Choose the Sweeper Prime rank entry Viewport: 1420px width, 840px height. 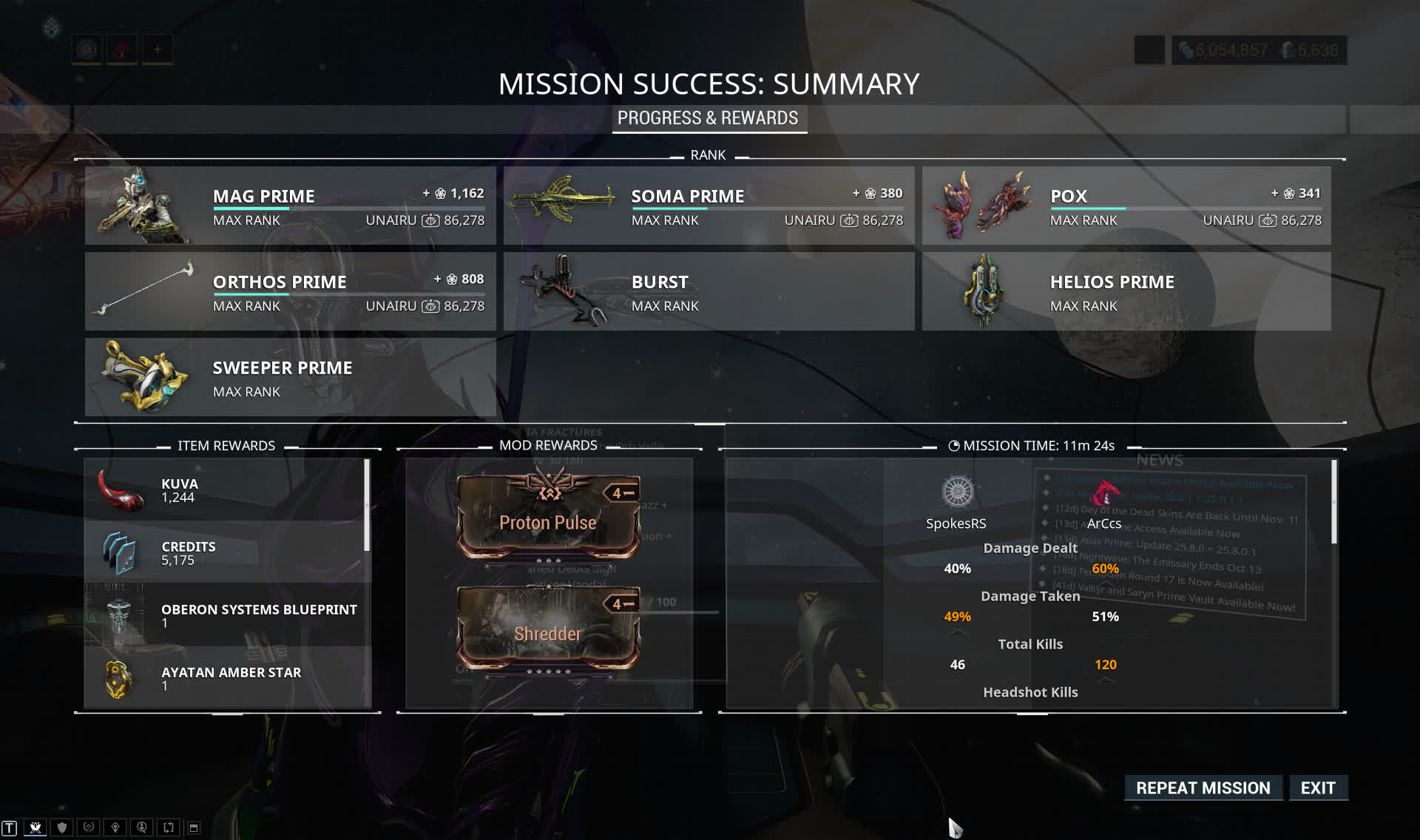(290, 377)
